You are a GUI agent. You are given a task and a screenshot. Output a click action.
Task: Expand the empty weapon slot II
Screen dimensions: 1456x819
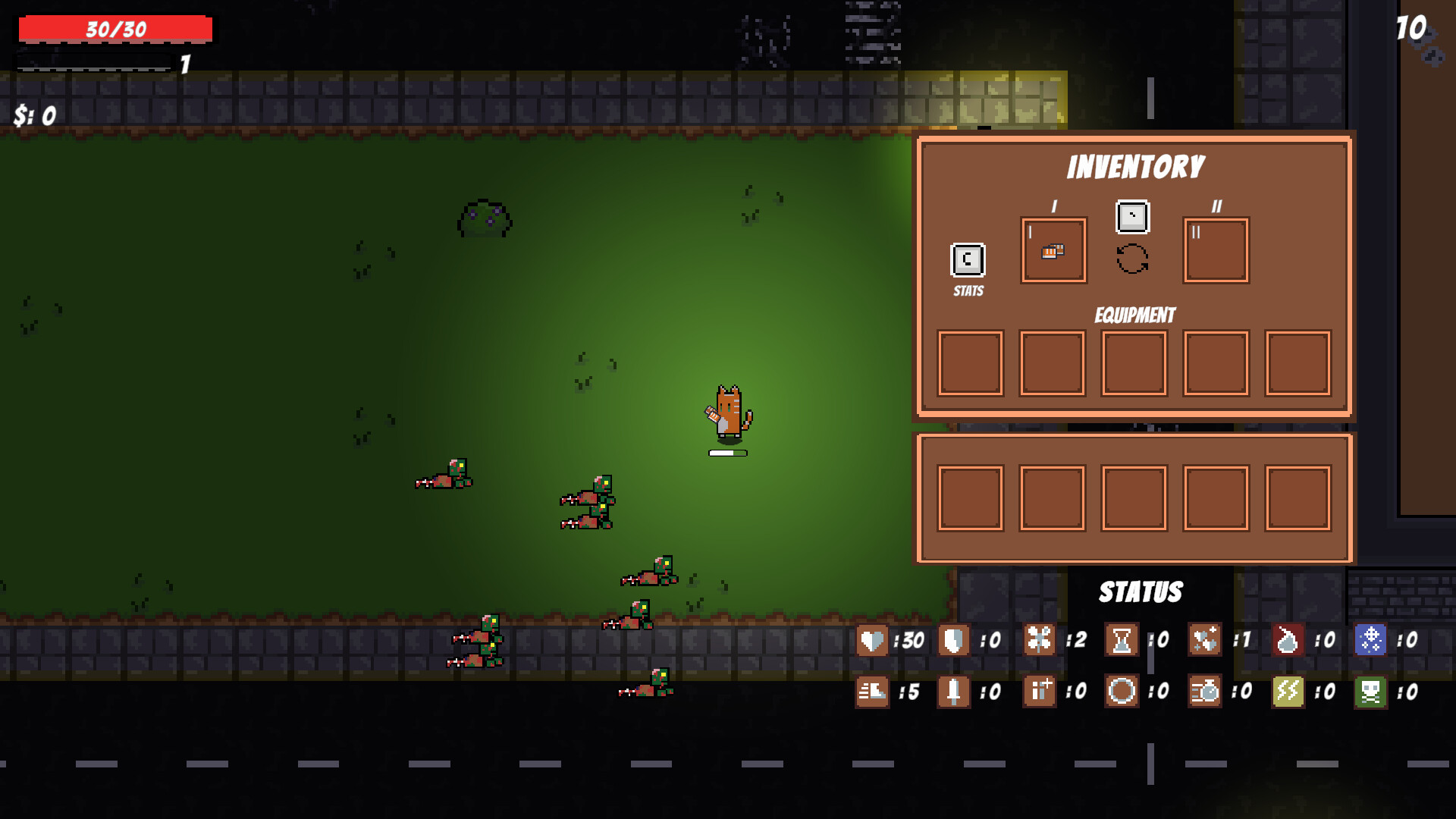(x=1216, y=250)
